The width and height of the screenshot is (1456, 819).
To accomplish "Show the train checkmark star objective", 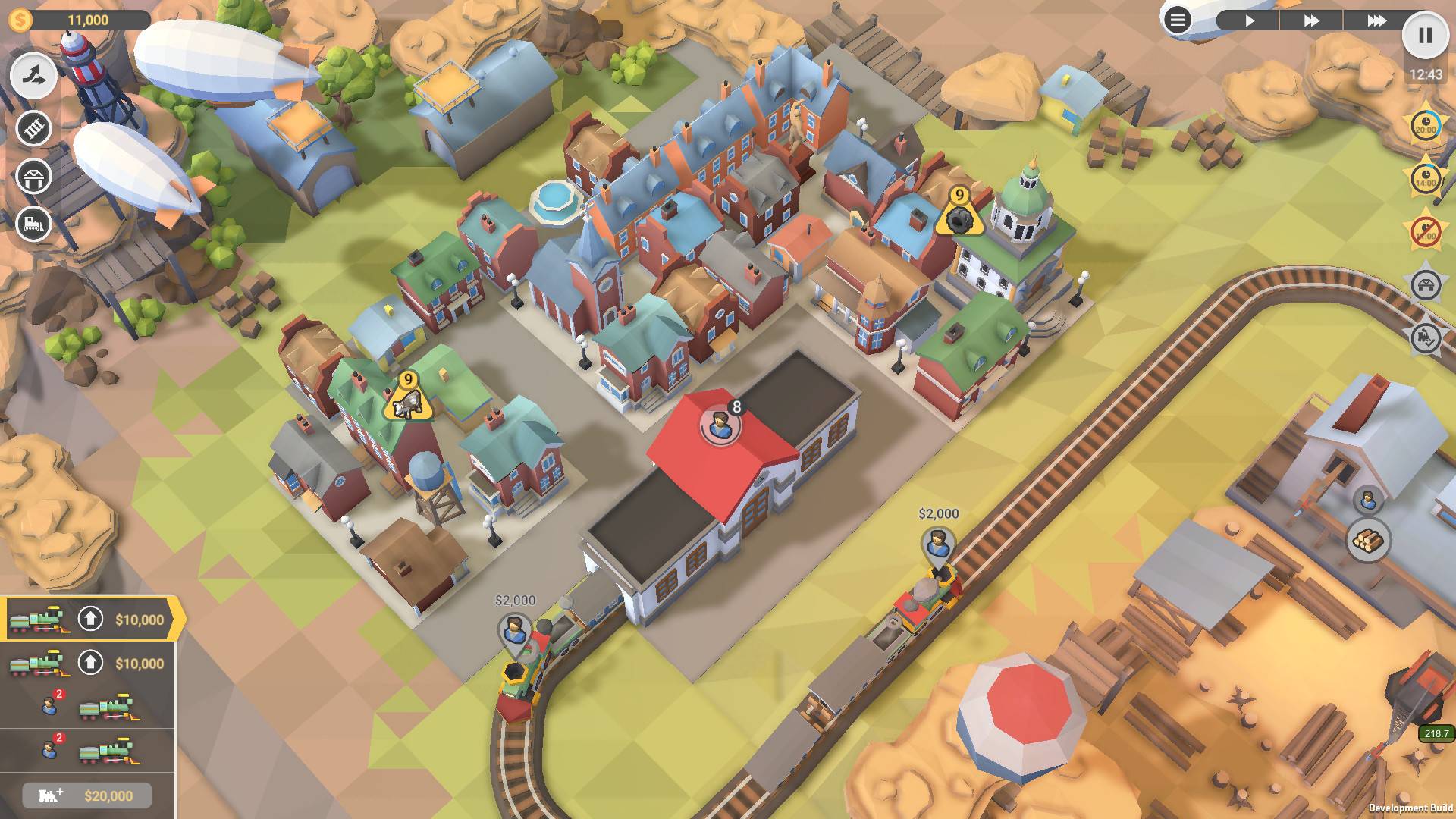I will pos(1426,337).
